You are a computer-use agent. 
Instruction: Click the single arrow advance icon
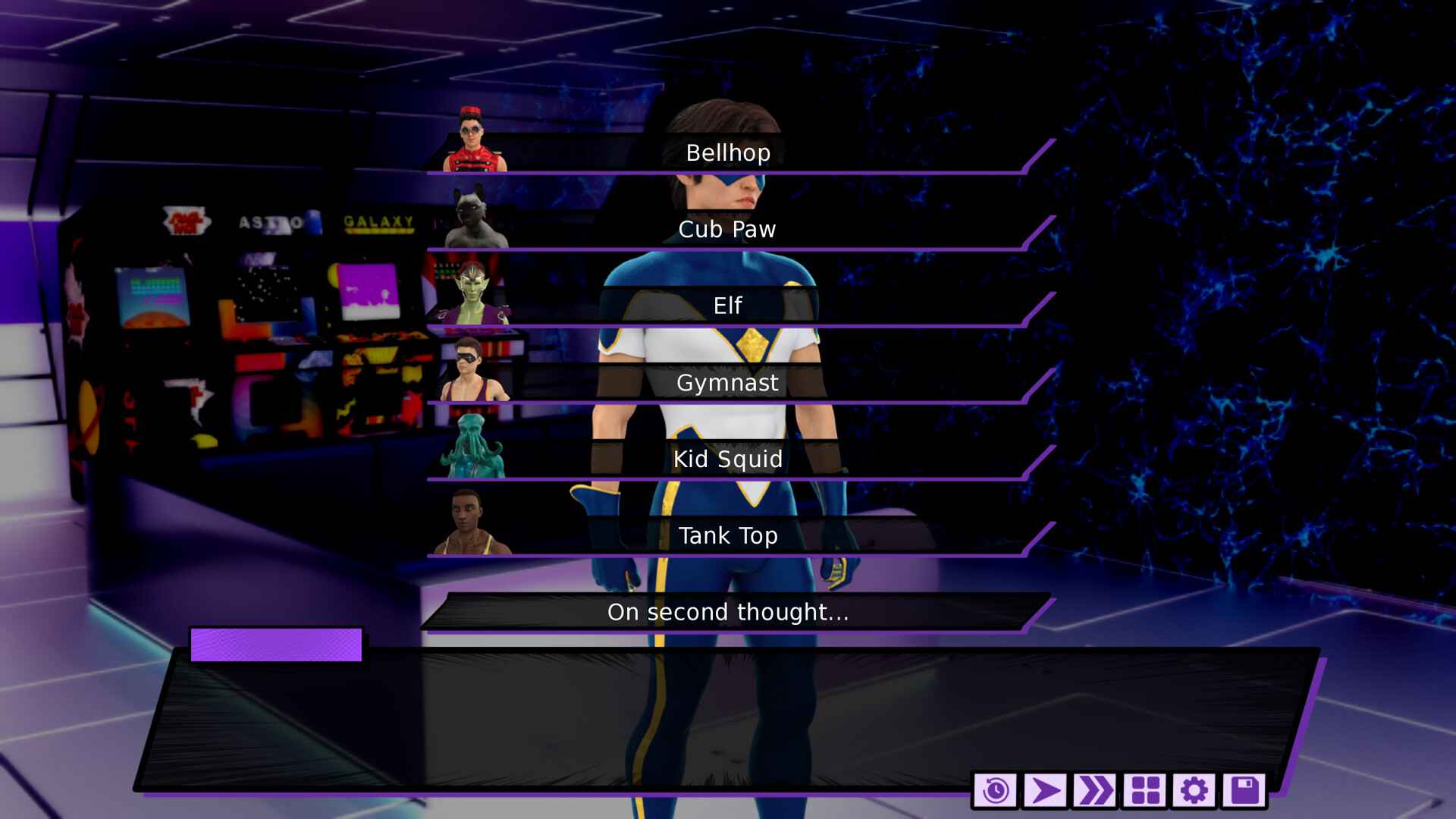coord(1046,791)
